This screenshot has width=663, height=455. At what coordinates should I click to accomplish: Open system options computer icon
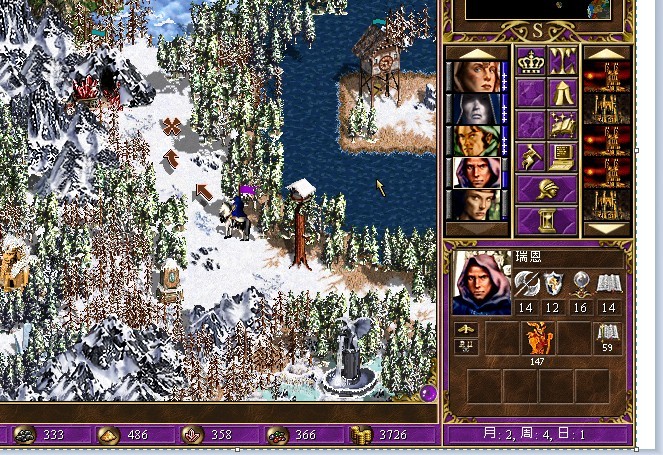point(562,155)
